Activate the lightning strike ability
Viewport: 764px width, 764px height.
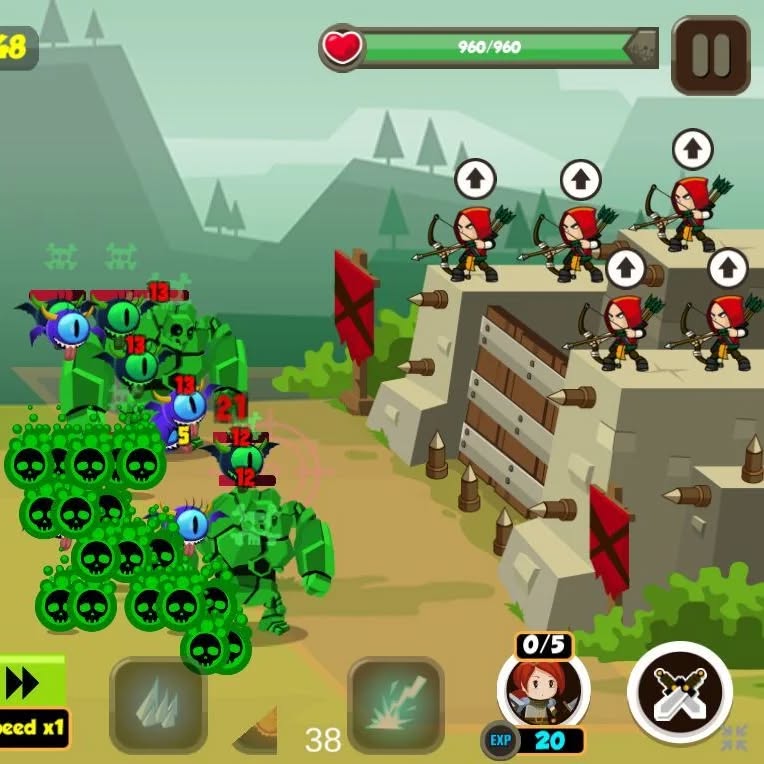396,704
